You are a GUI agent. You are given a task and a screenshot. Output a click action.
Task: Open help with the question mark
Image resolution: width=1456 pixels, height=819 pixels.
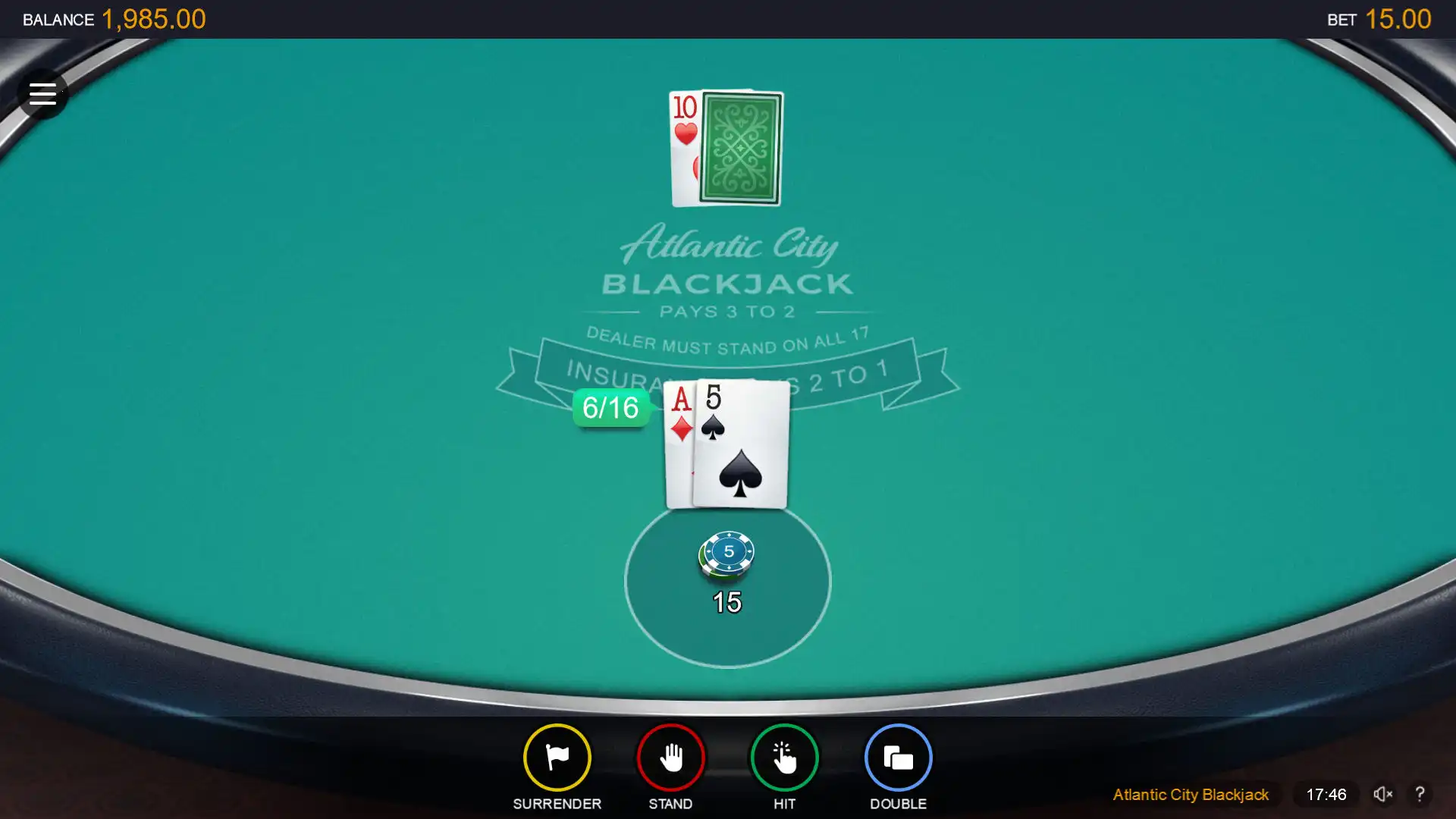(x=1420, y=794)
